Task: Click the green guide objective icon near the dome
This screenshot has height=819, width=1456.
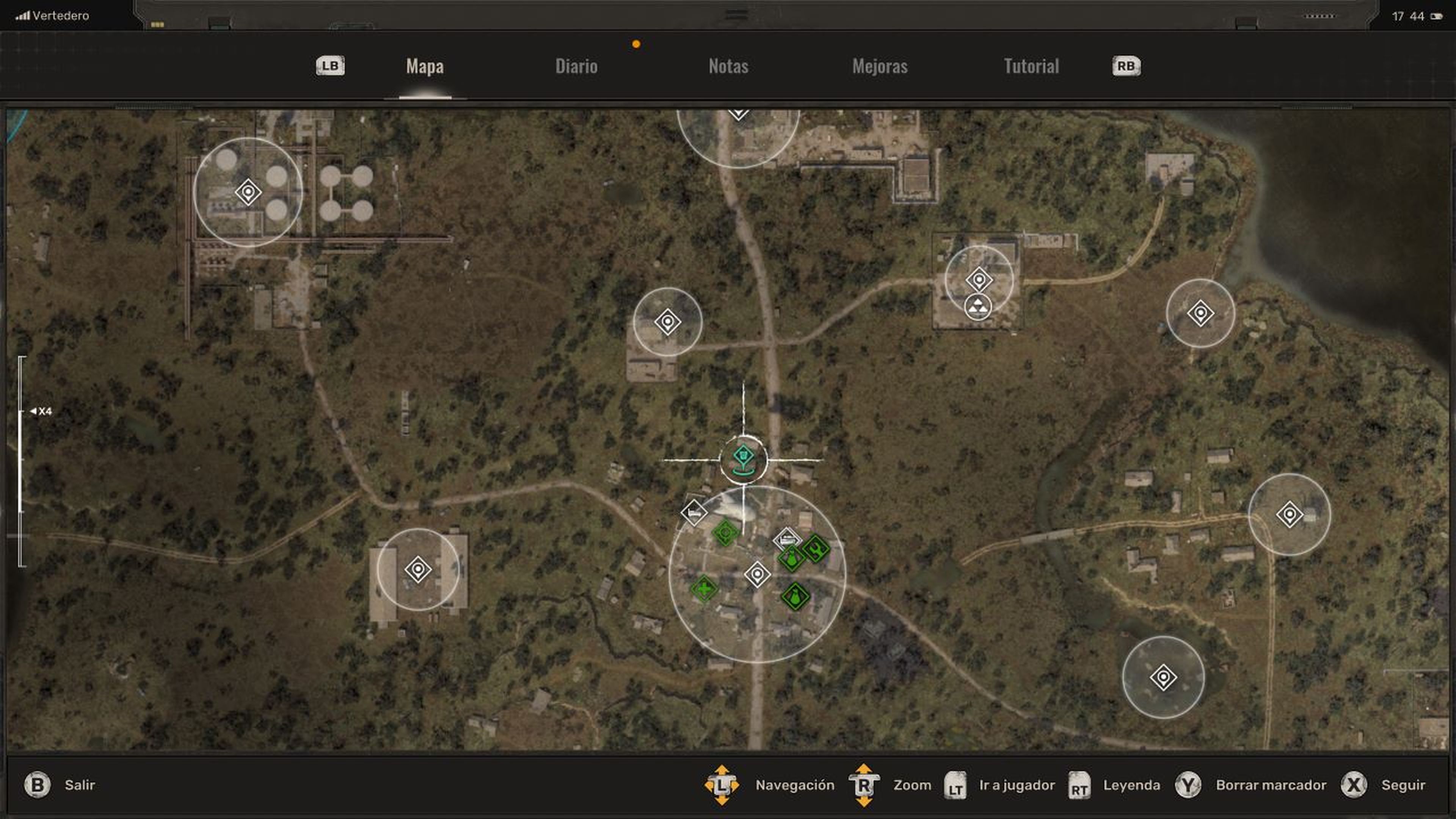Action: (x=725, y=532)
